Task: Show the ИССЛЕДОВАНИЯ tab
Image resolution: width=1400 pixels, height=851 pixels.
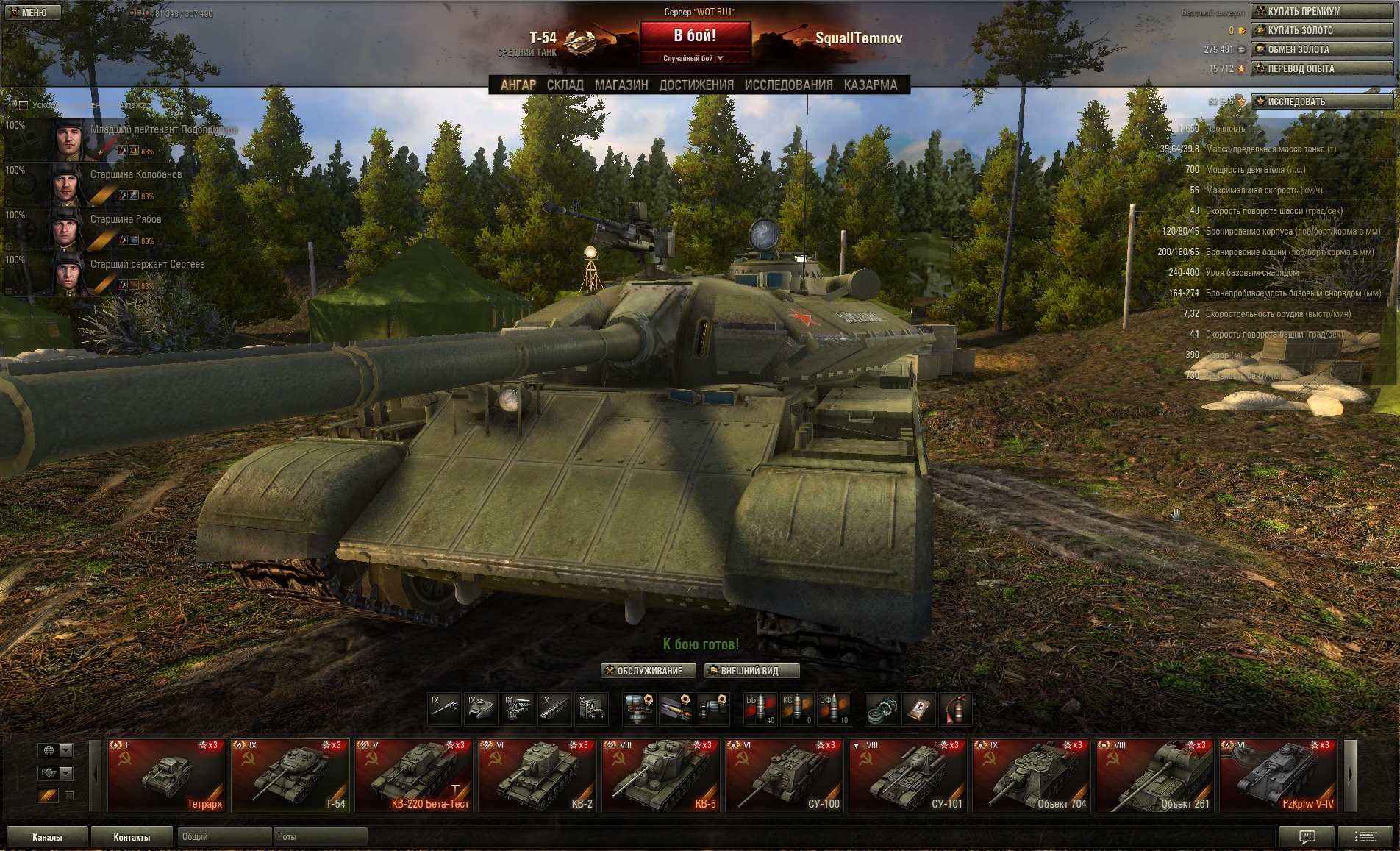Action: point(788,85)
